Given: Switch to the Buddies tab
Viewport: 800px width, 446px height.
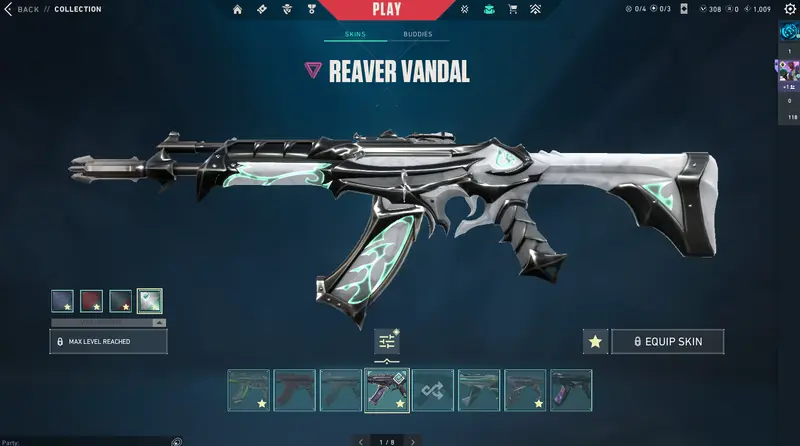Looking at the screenshot, I should click(x=418, y=34).
